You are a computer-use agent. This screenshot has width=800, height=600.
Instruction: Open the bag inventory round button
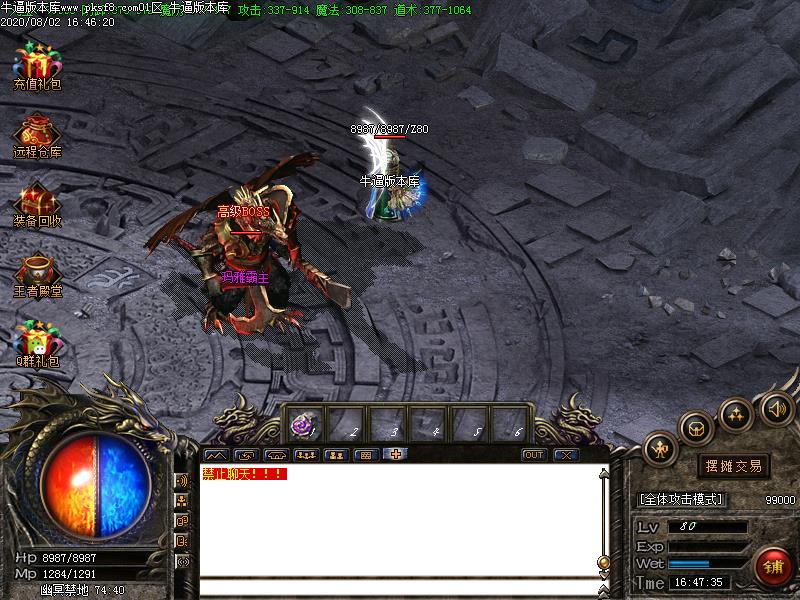pos(696,427)
